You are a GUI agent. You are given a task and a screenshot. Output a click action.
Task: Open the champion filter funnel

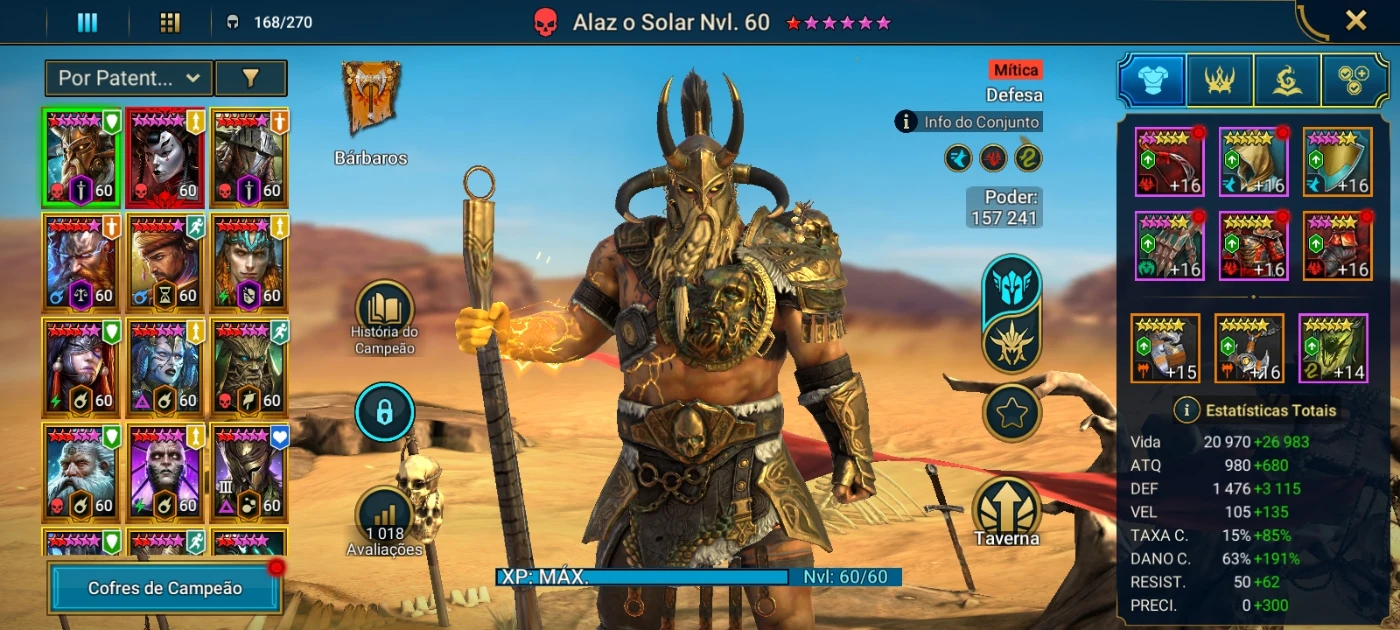pyautogui.click(x=251, y=77)
